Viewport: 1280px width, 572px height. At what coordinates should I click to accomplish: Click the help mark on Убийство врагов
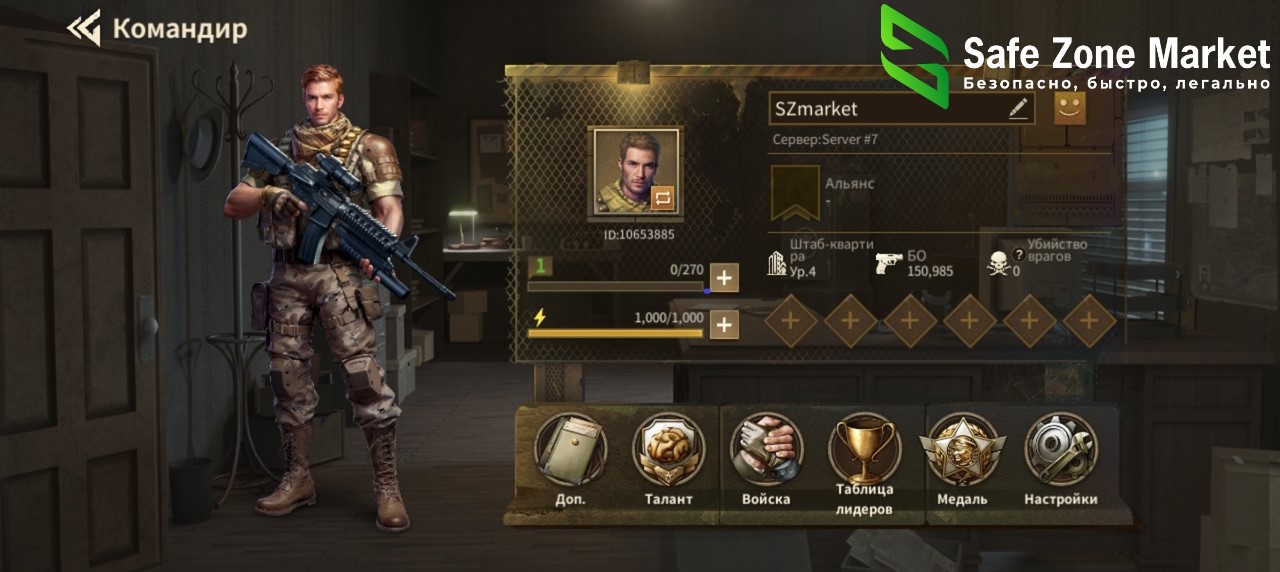(1019, 255)
